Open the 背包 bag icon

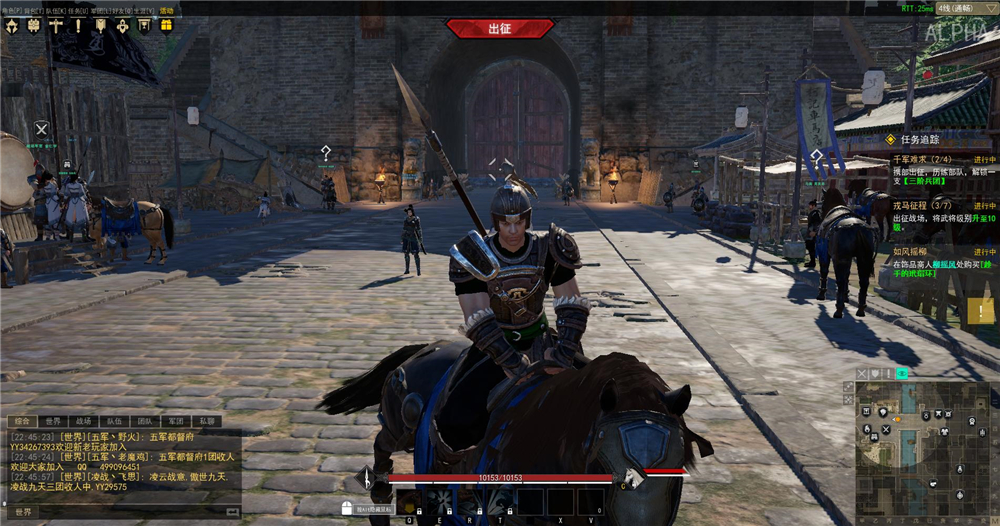tap(33, 25)
